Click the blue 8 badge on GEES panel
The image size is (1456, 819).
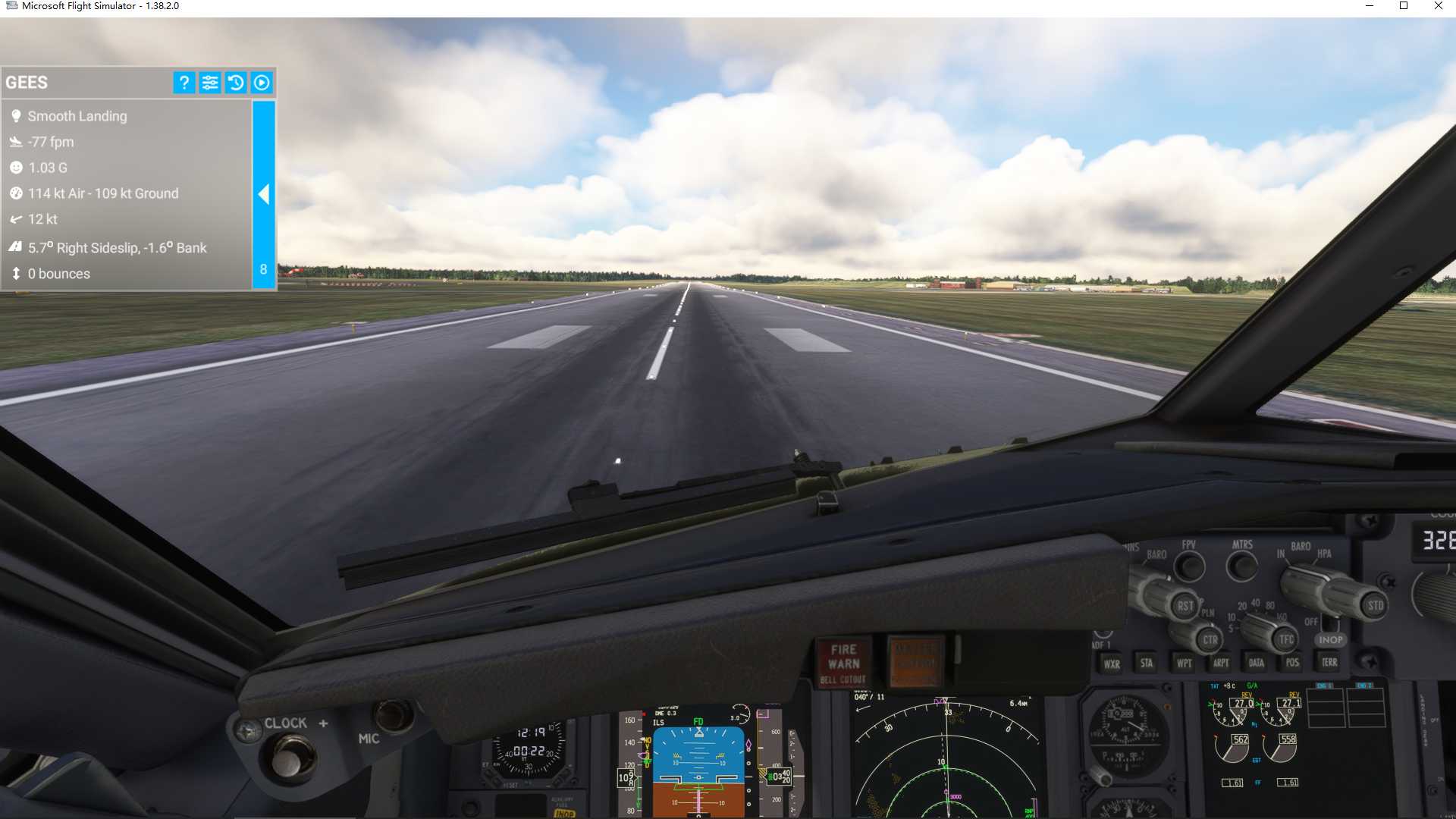point(263,269)
